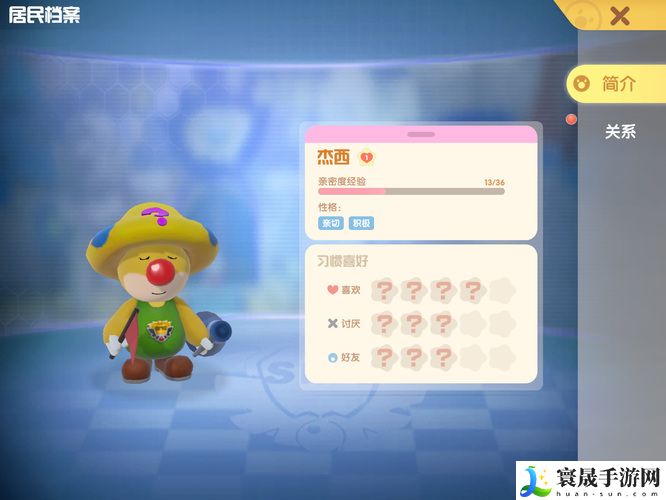Open the 关系 relationships tab
The image size is (666, 500).
click(620, 131)
